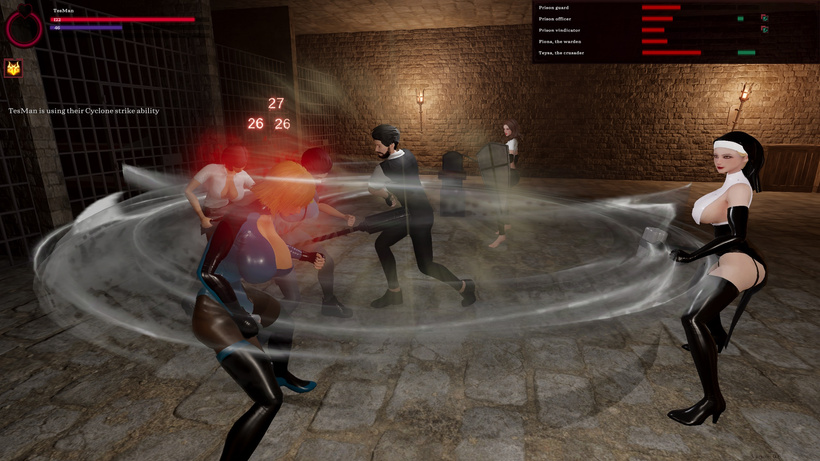Screen dimensions: 820x461
Task: Click the status icon beside Prison vindicator
Action: [x=764, y=30]
